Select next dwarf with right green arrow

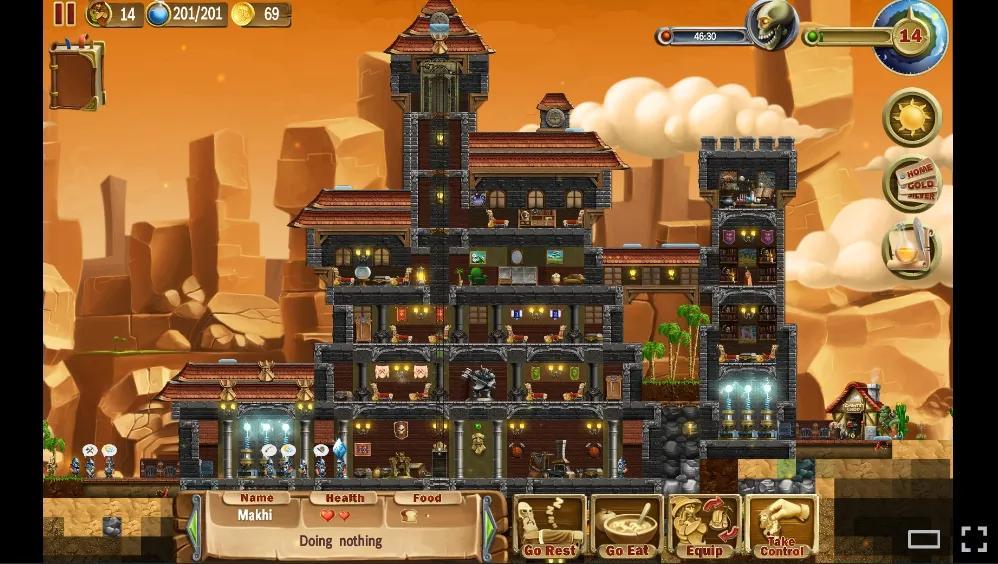click(x=490, y=527)
